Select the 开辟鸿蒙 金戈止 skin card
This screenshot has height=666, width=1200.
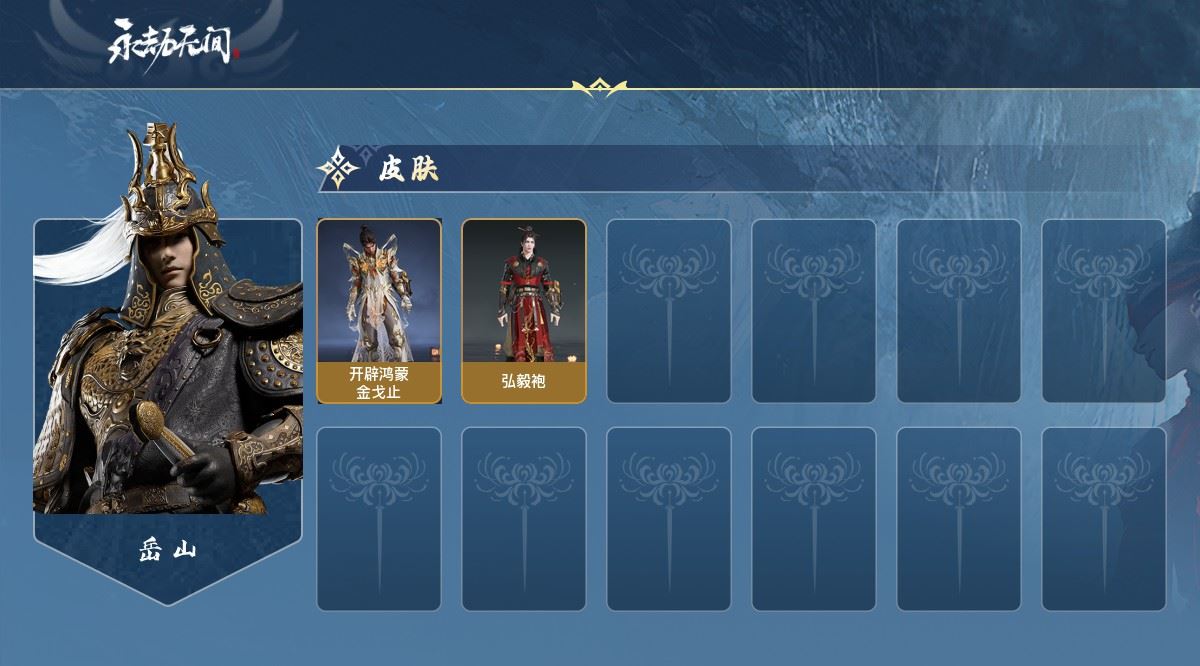379,311
